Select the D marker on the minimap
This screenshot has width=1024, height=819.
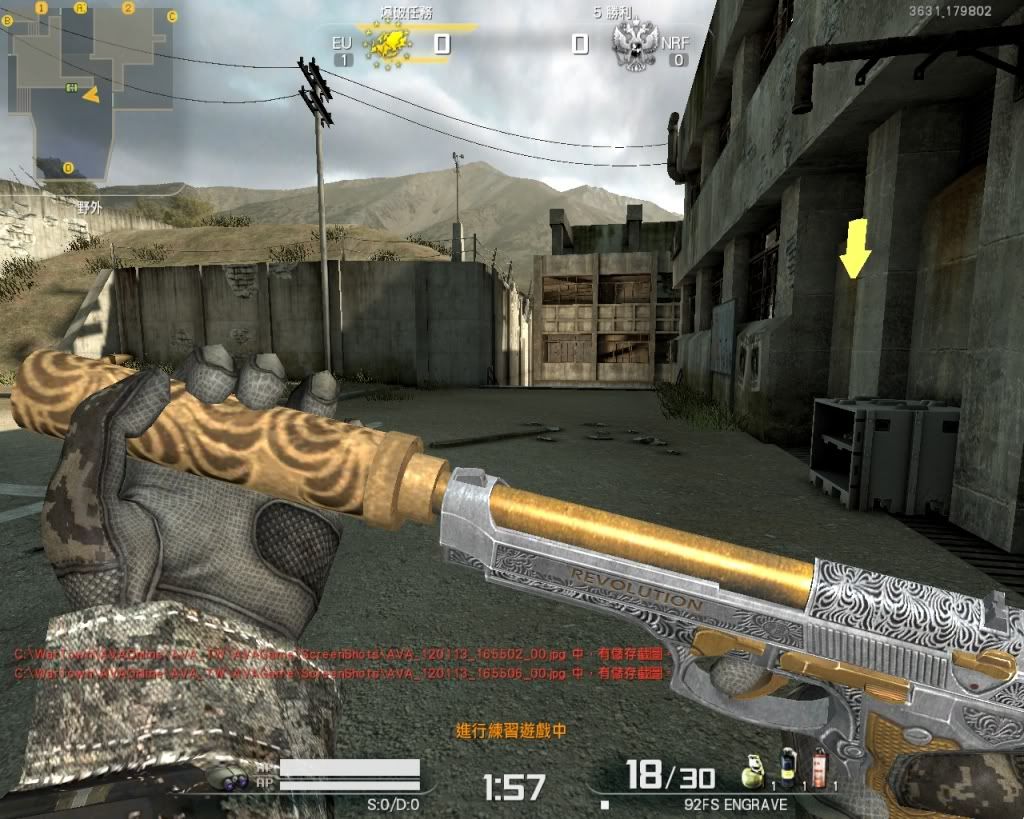[68, 167]
